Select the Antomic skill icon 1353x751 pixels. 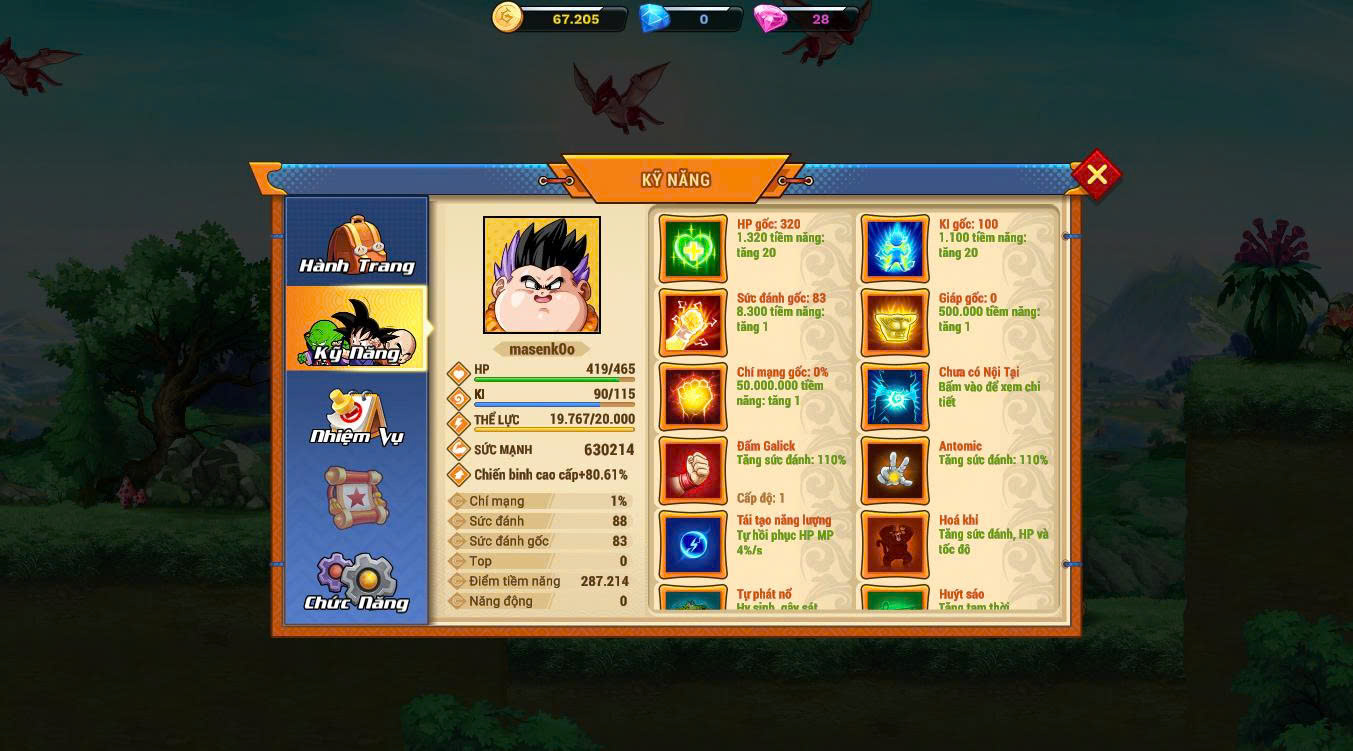(x=895, y=471)
